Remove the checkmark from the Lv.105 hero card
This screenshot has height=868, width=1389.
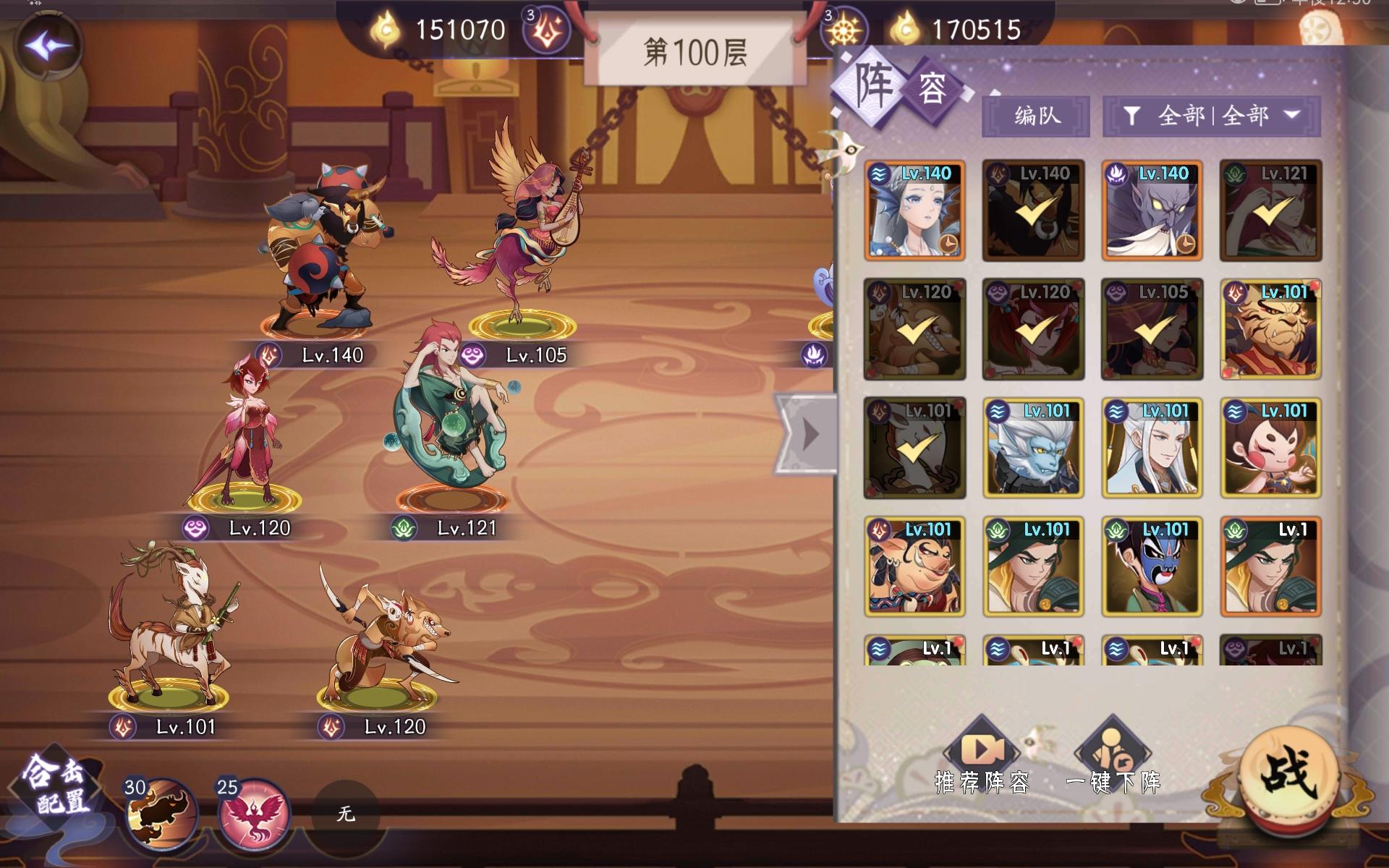1151,329
